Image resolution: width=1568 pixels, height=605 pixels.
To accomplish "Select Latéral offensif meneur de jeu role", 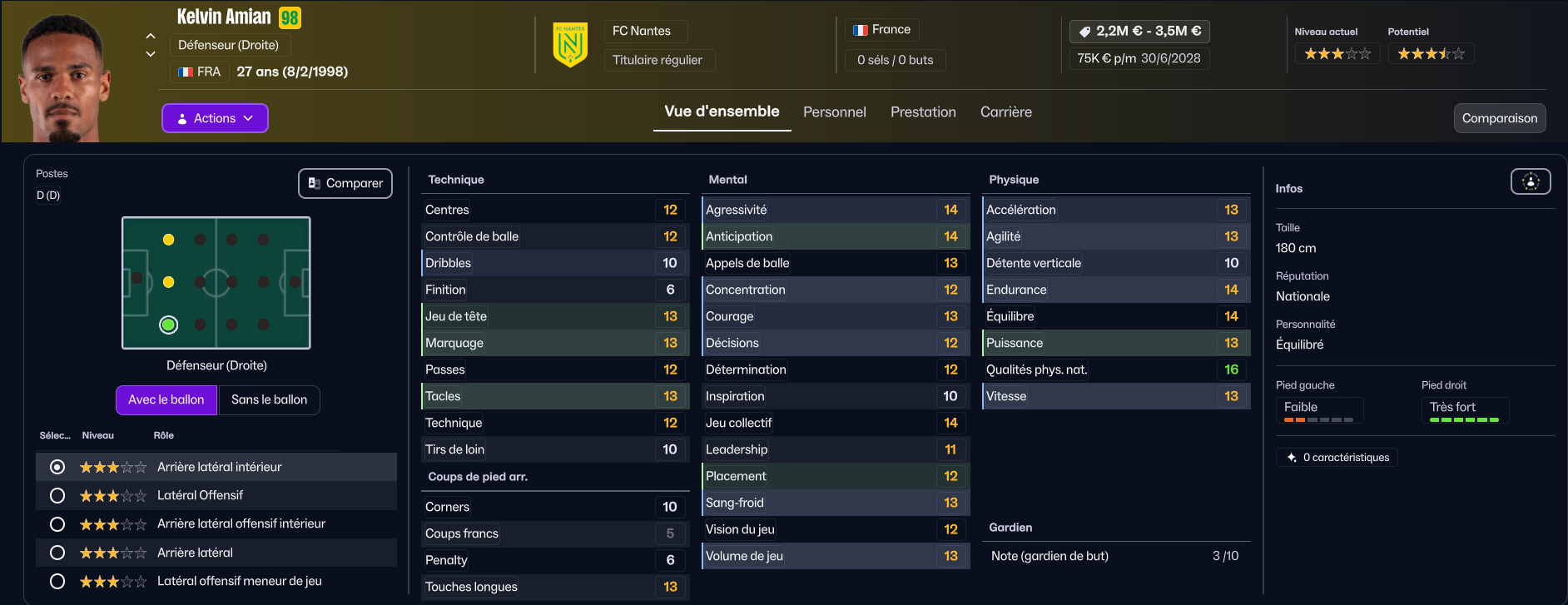I will 57,581.
